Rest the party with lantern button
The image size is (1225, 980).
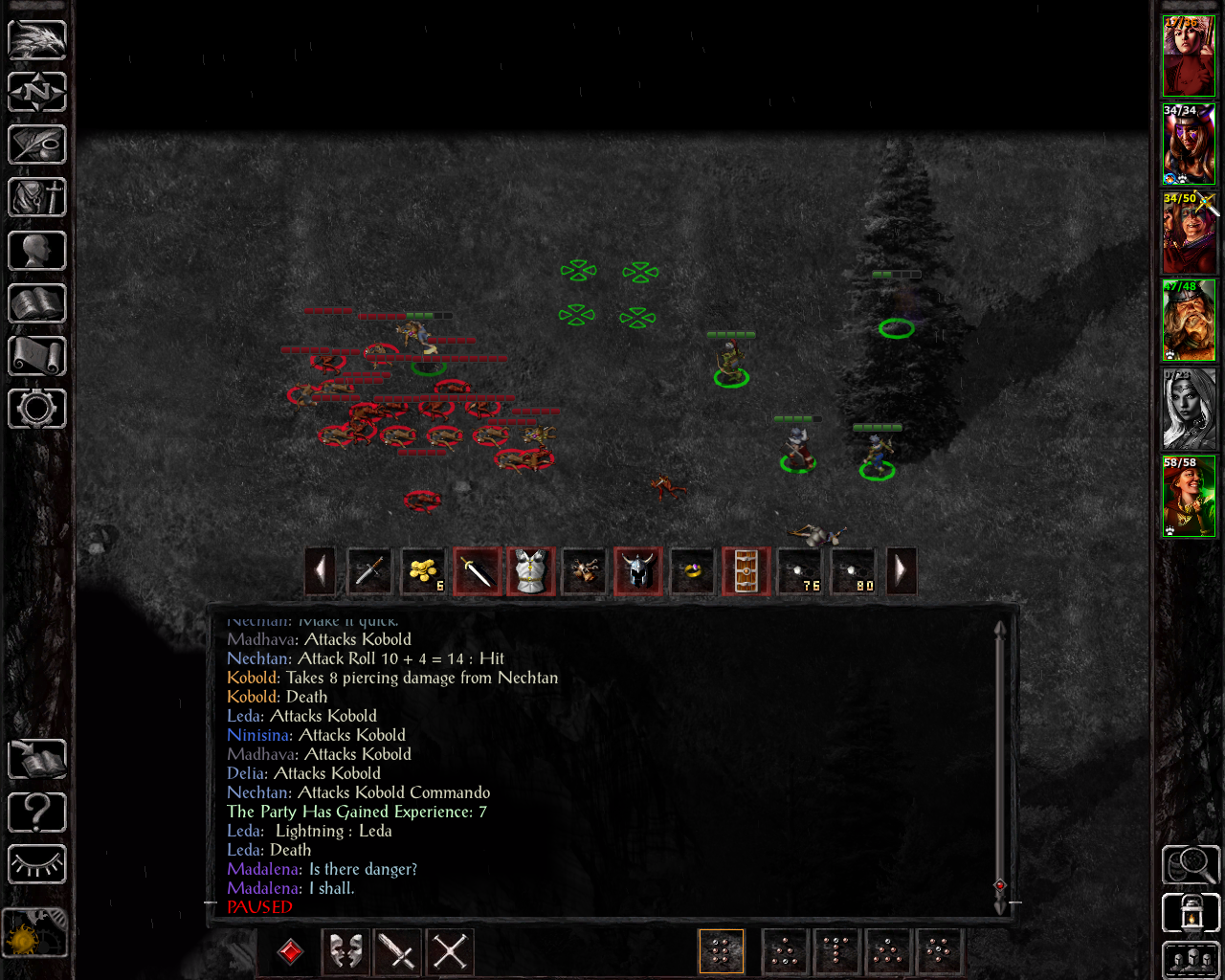1190,912
